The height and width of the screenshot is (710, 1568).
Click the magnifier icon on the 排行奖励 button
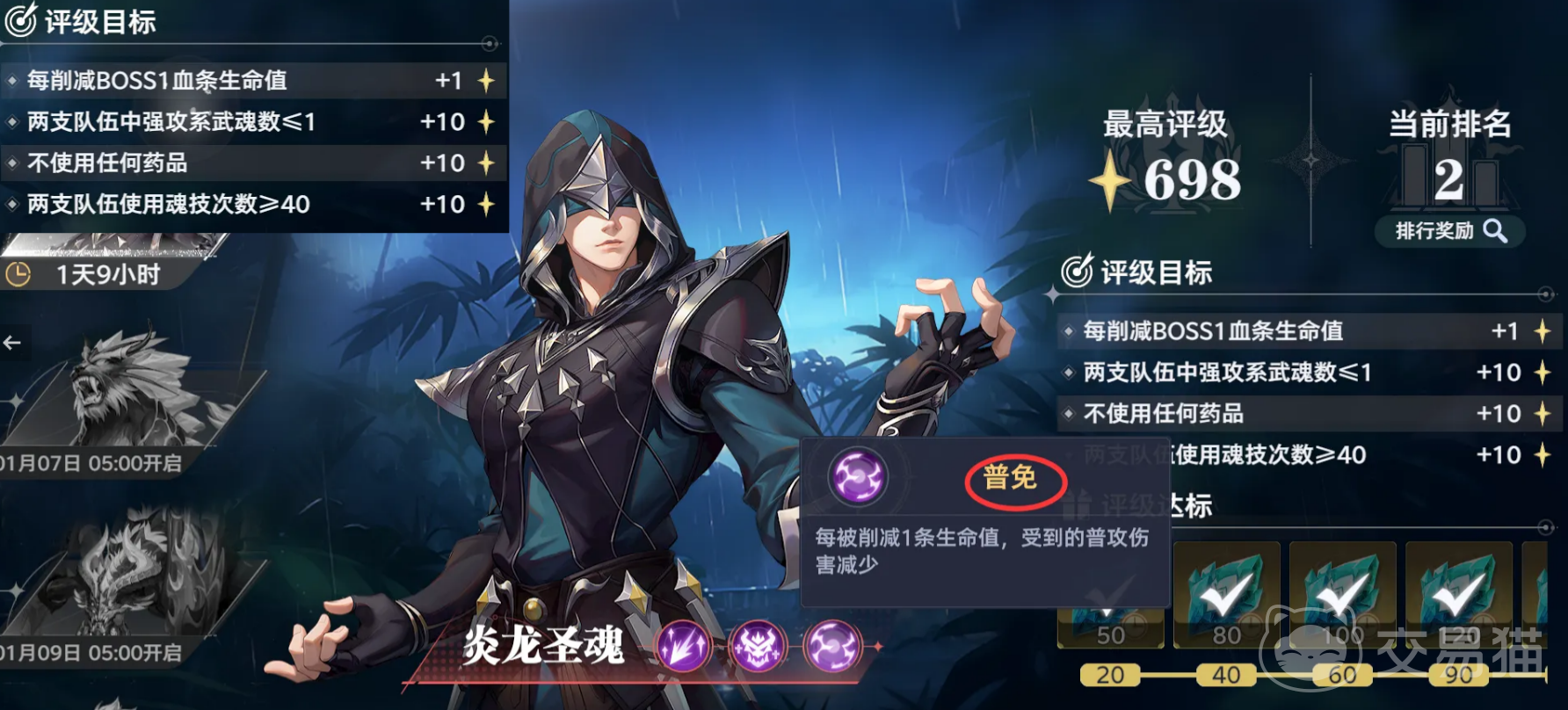[1494, 231]
